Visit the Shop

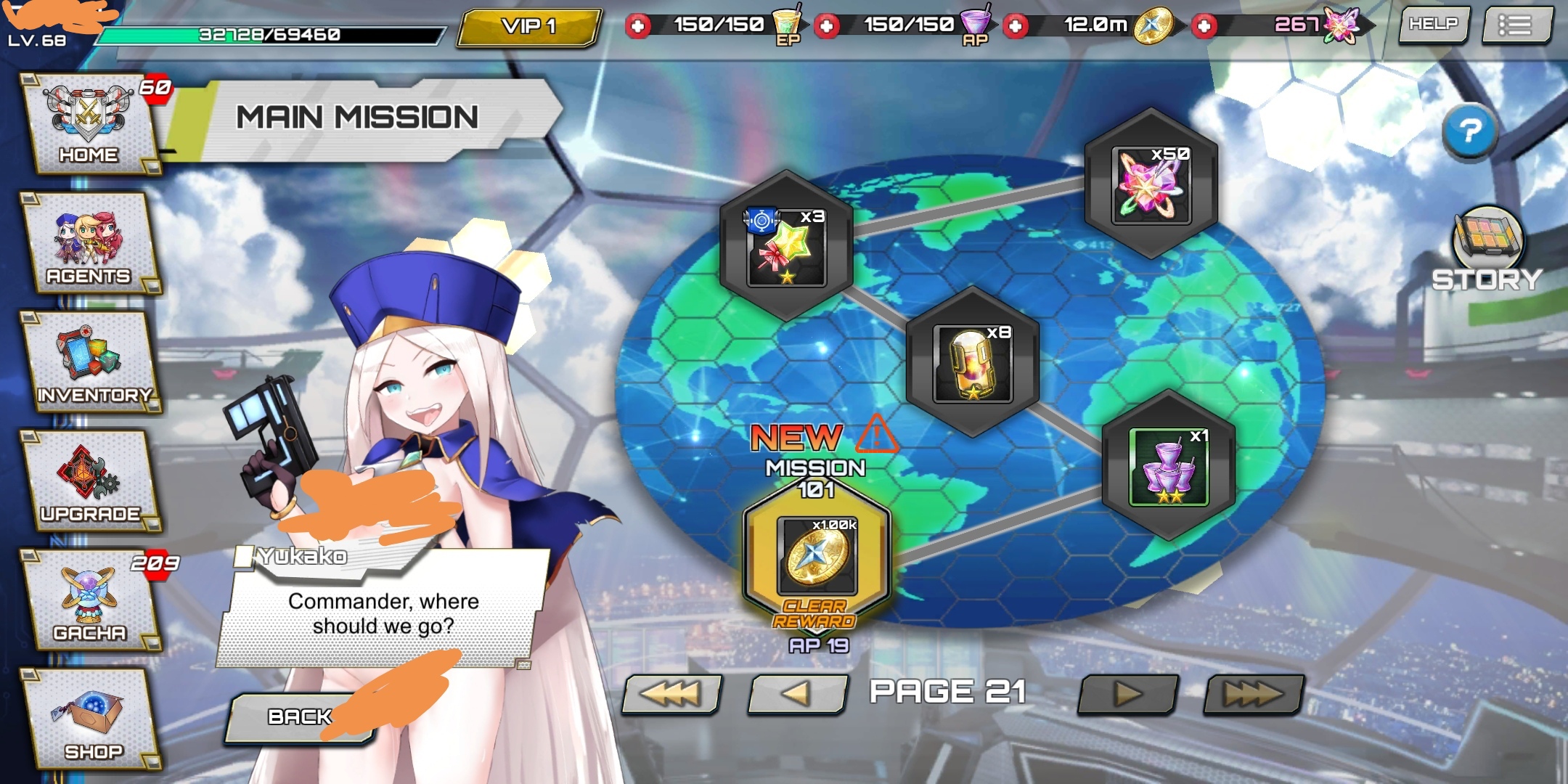point(91,719)
